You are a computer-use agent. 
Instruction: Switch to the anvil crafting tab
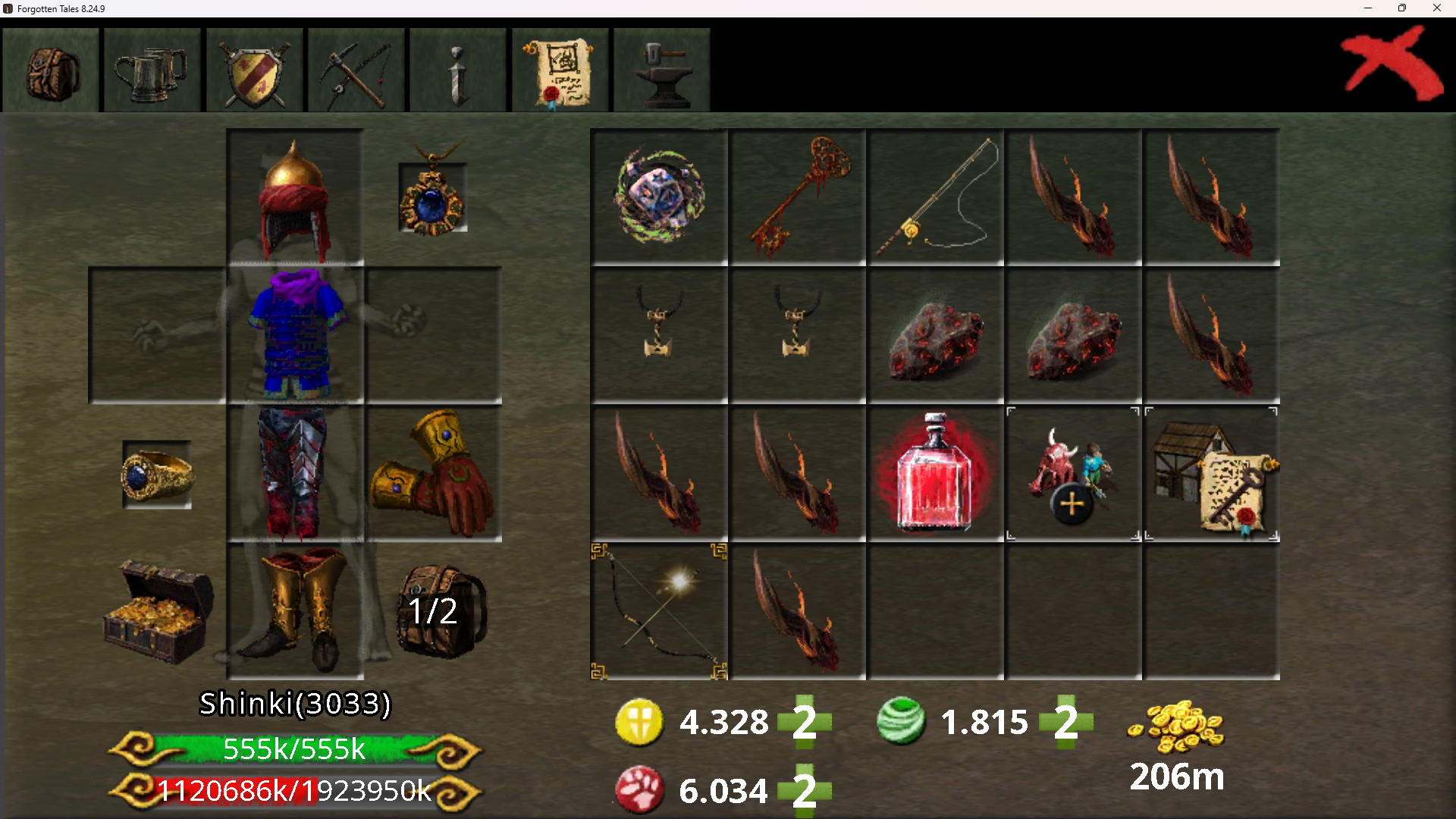click(662, 71)
